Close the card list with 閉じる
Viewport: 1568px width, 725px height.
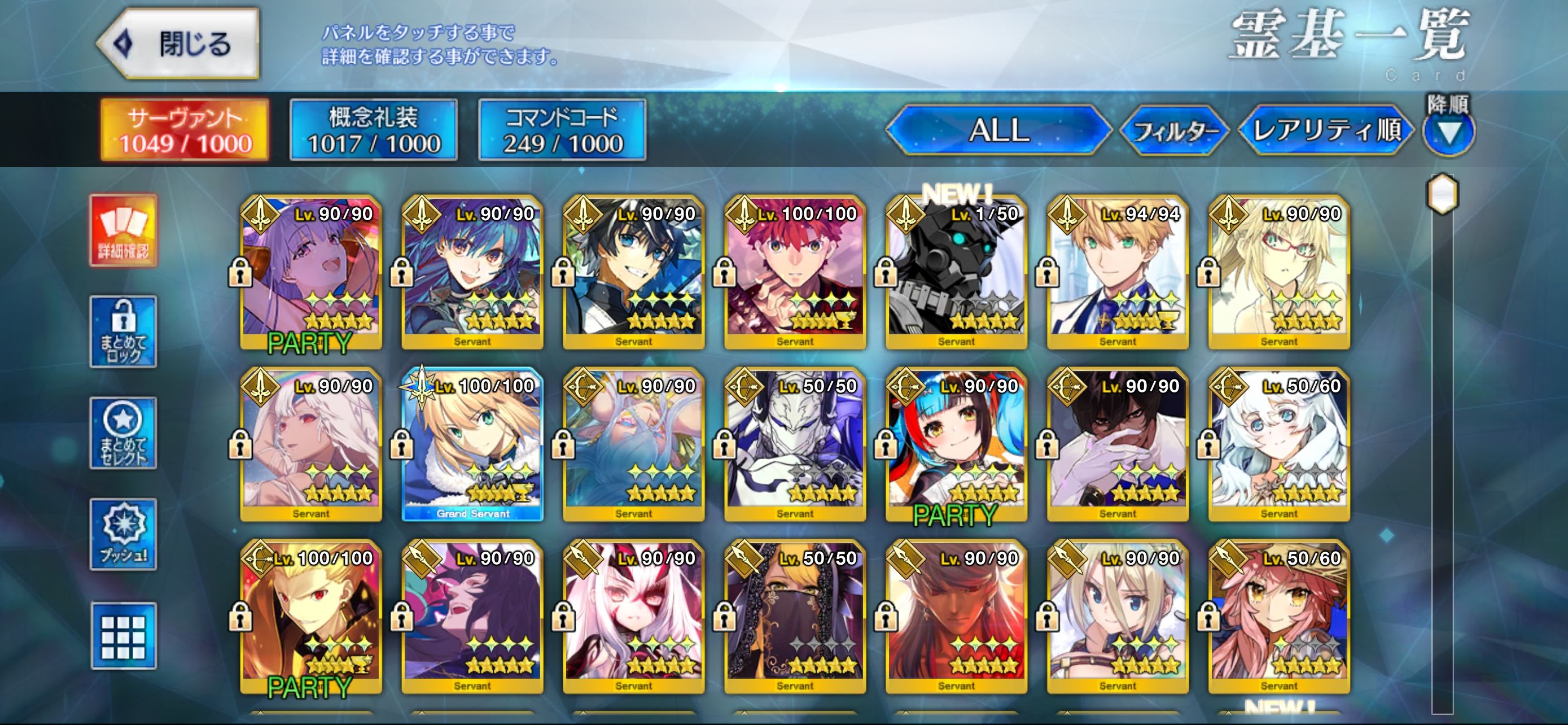pos(179,44)
